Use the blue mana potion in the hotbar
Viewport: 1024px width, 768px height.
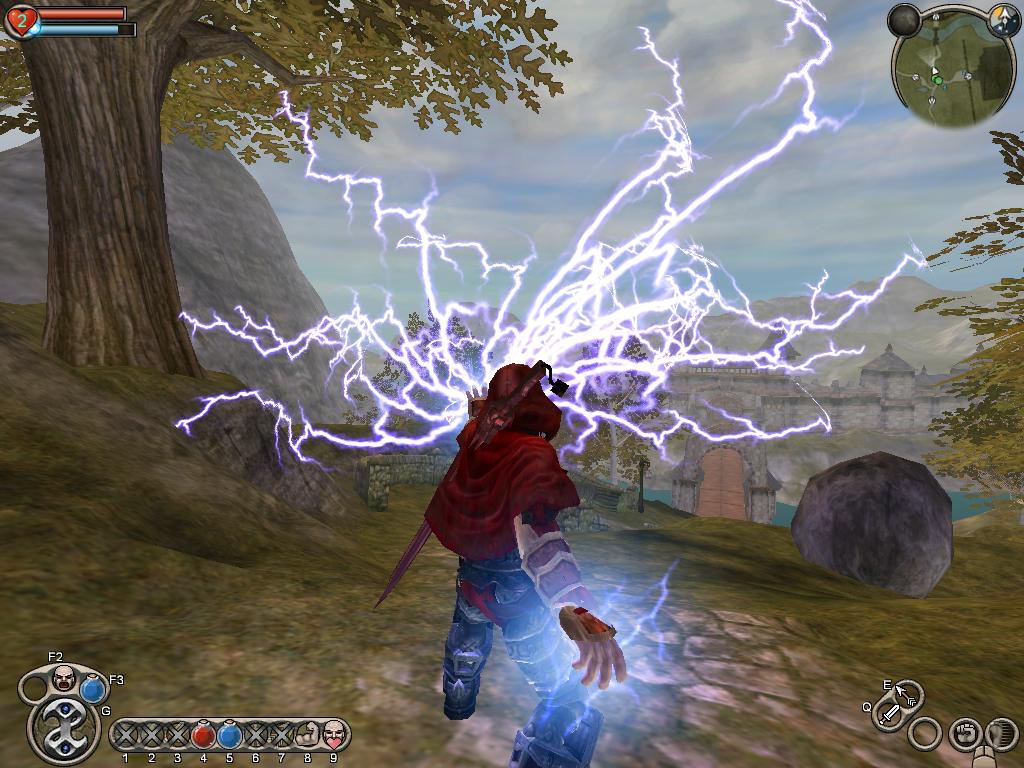pyautogui.click(x=229, y=736)
